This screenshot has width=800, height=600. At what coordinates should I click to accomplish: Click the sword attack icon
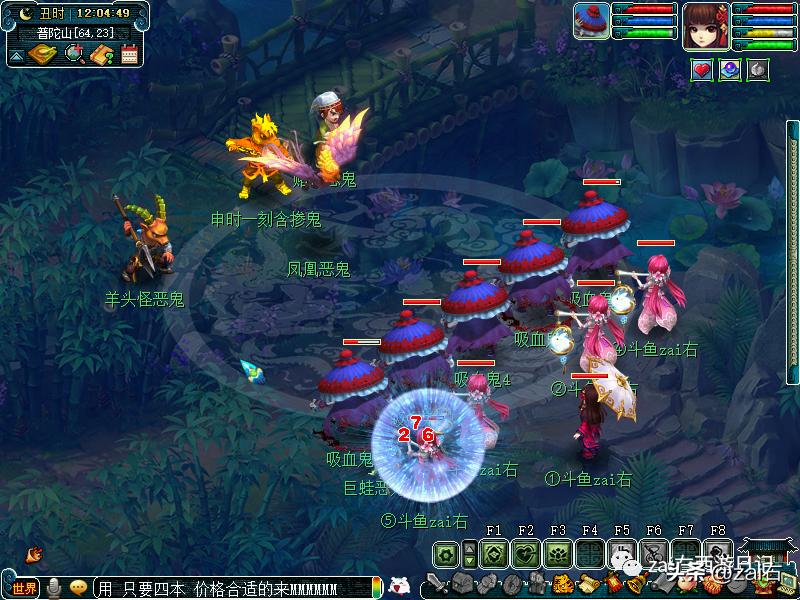437,583
